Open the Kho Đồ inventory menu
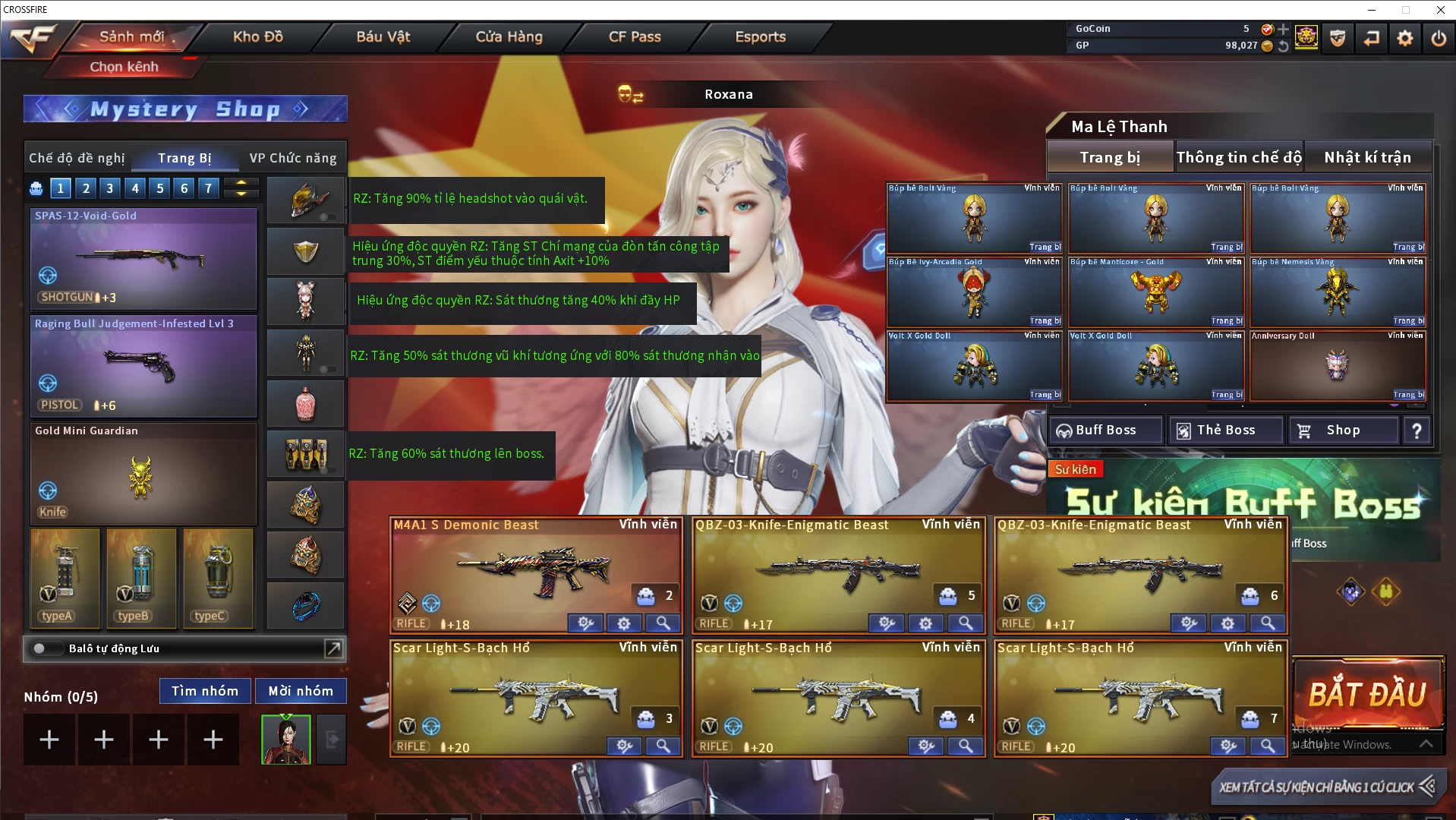The height and width of the screenshot is (820, 1456). pos(257,36)
